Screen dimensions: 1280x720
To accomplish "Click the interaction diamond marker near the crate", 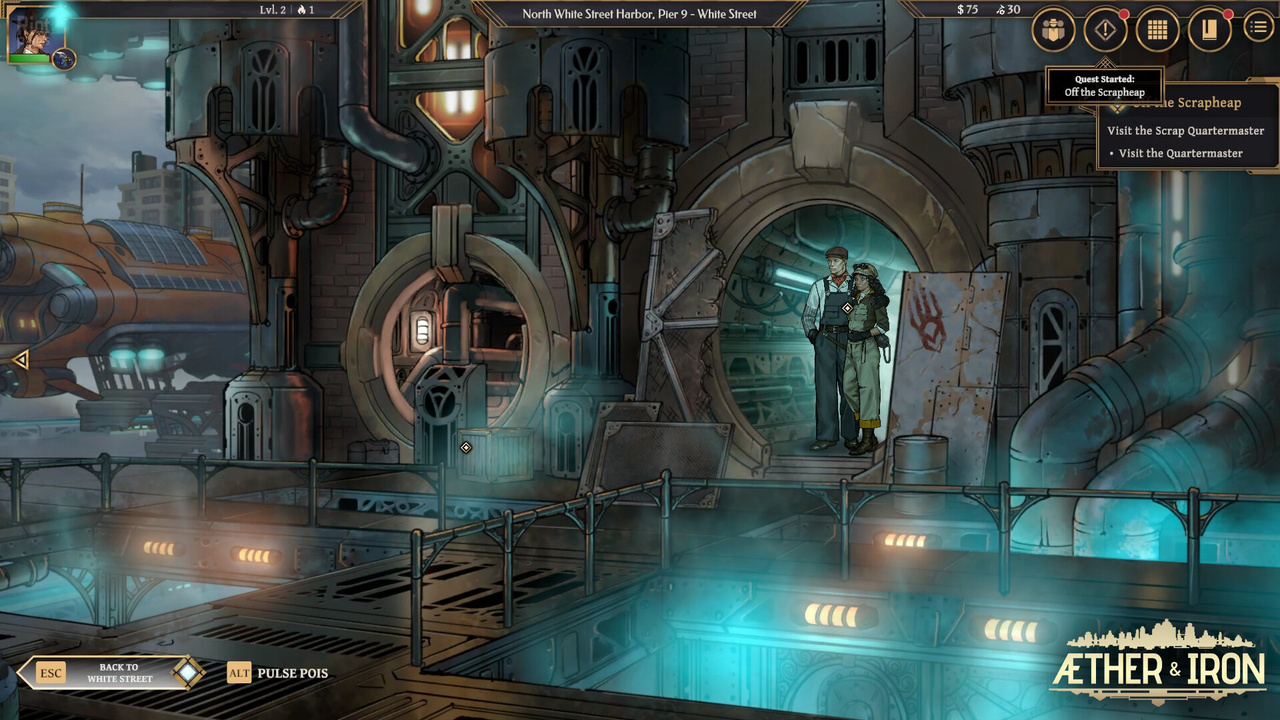I will [464, 448].
